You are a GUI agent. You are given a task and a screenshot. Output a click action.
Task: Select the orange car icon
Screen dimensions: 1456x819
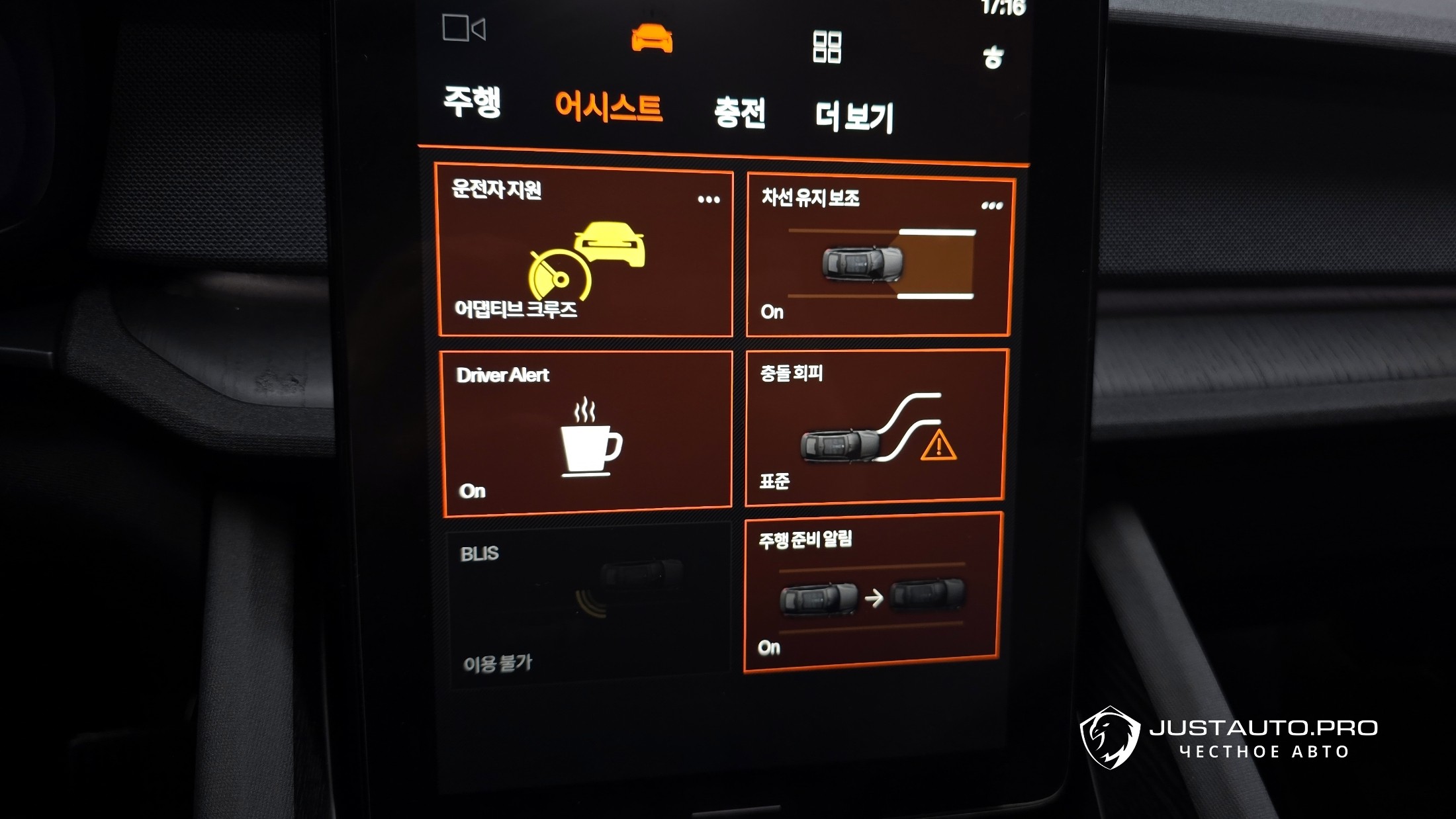tap(652, 38)
